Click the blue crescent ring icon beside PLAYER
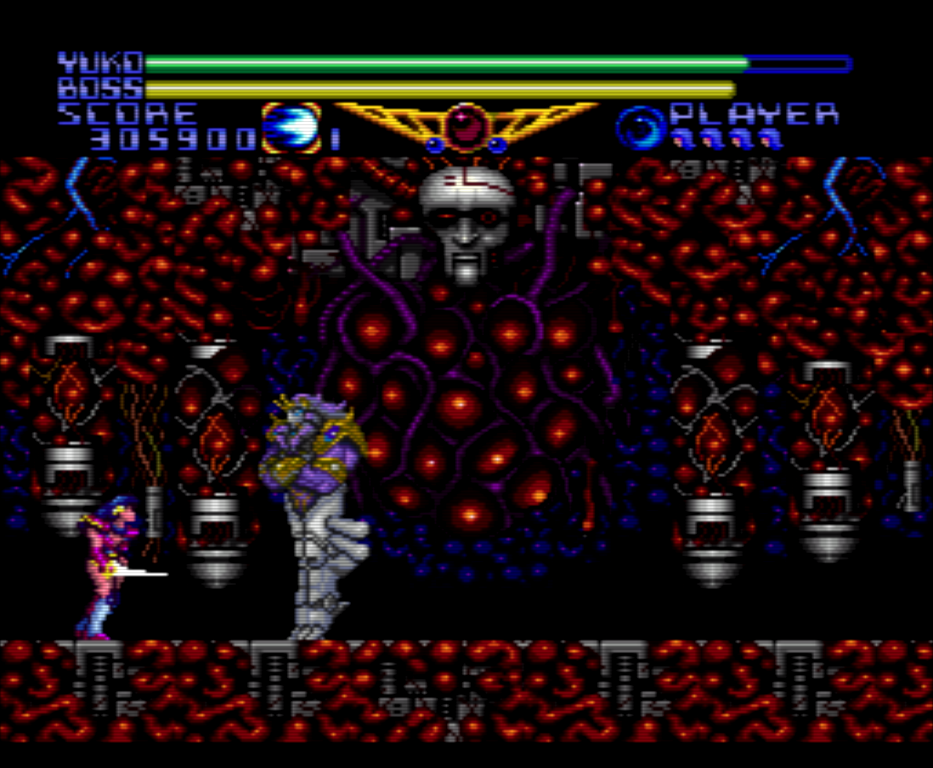Viewport: 933px width, 768px height. click(639, 128)
